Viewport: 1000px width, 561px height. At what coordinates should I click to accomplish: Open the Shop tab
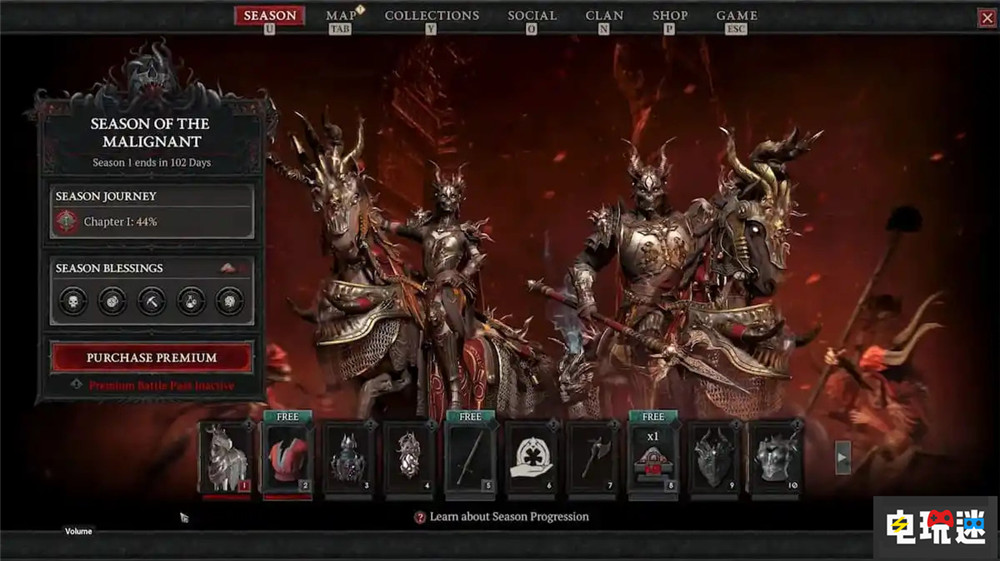pos(670,16)
